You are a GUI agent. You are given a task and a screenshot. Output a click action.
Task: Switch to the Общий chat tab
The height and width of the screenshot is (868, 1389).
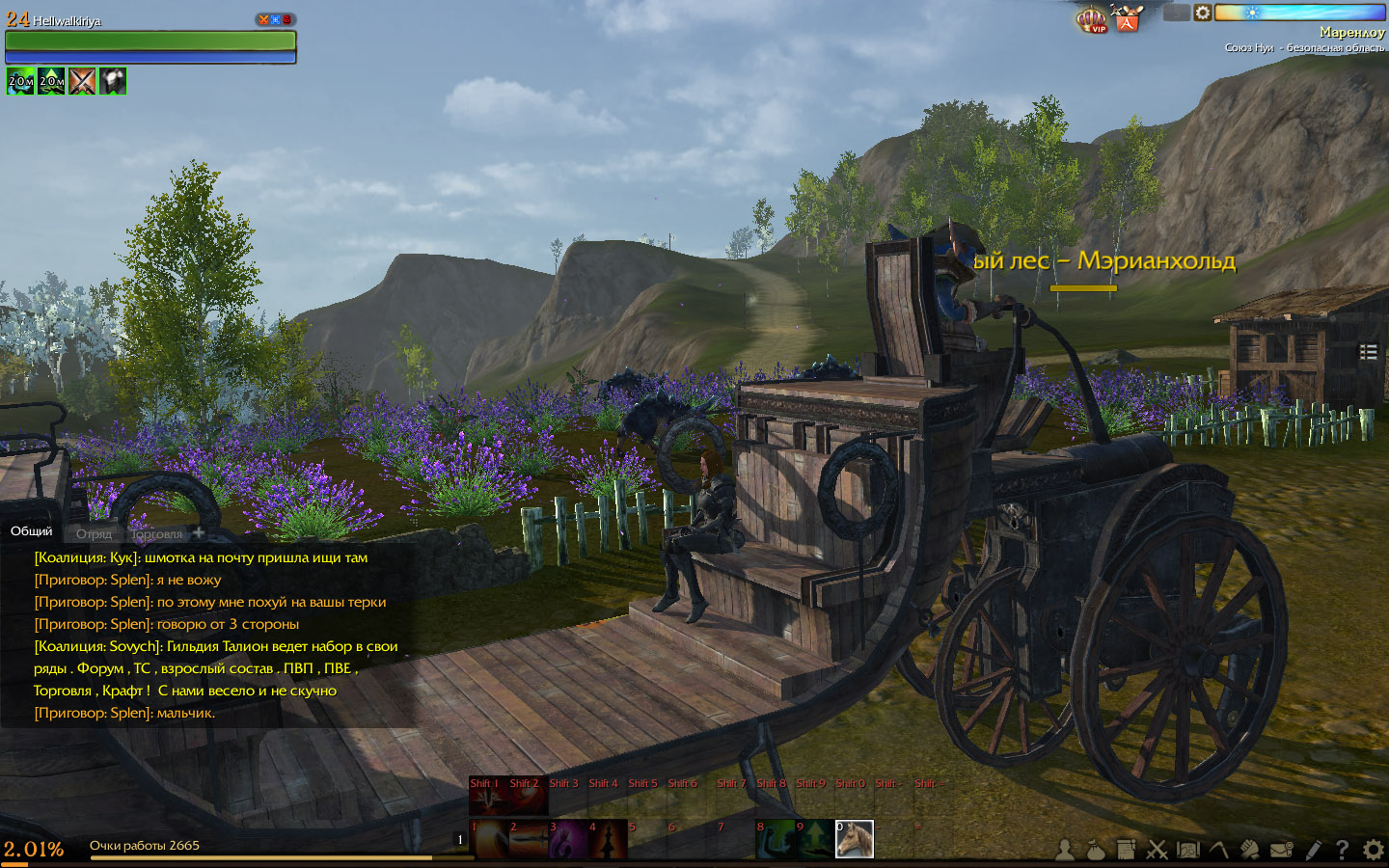[x=32, y=531]
